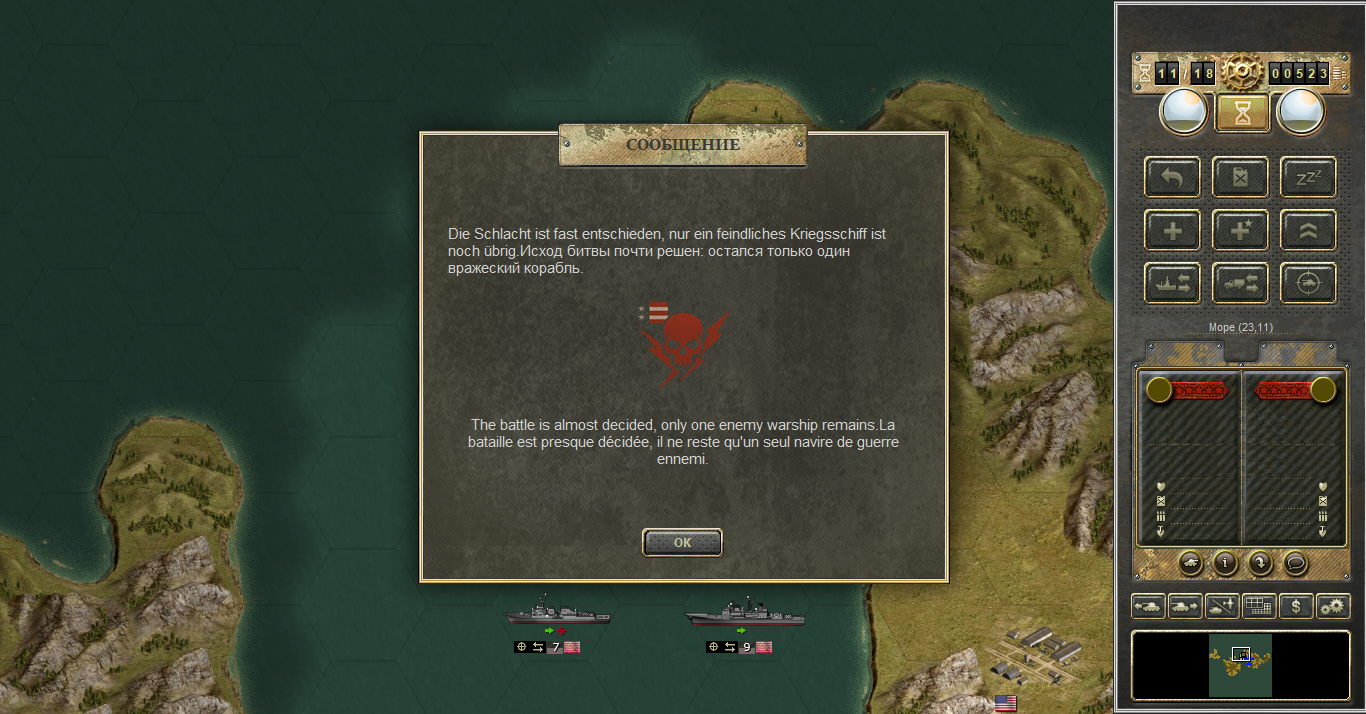
Task: Open the speech bubble message button
Action: tap(1296, 563)
